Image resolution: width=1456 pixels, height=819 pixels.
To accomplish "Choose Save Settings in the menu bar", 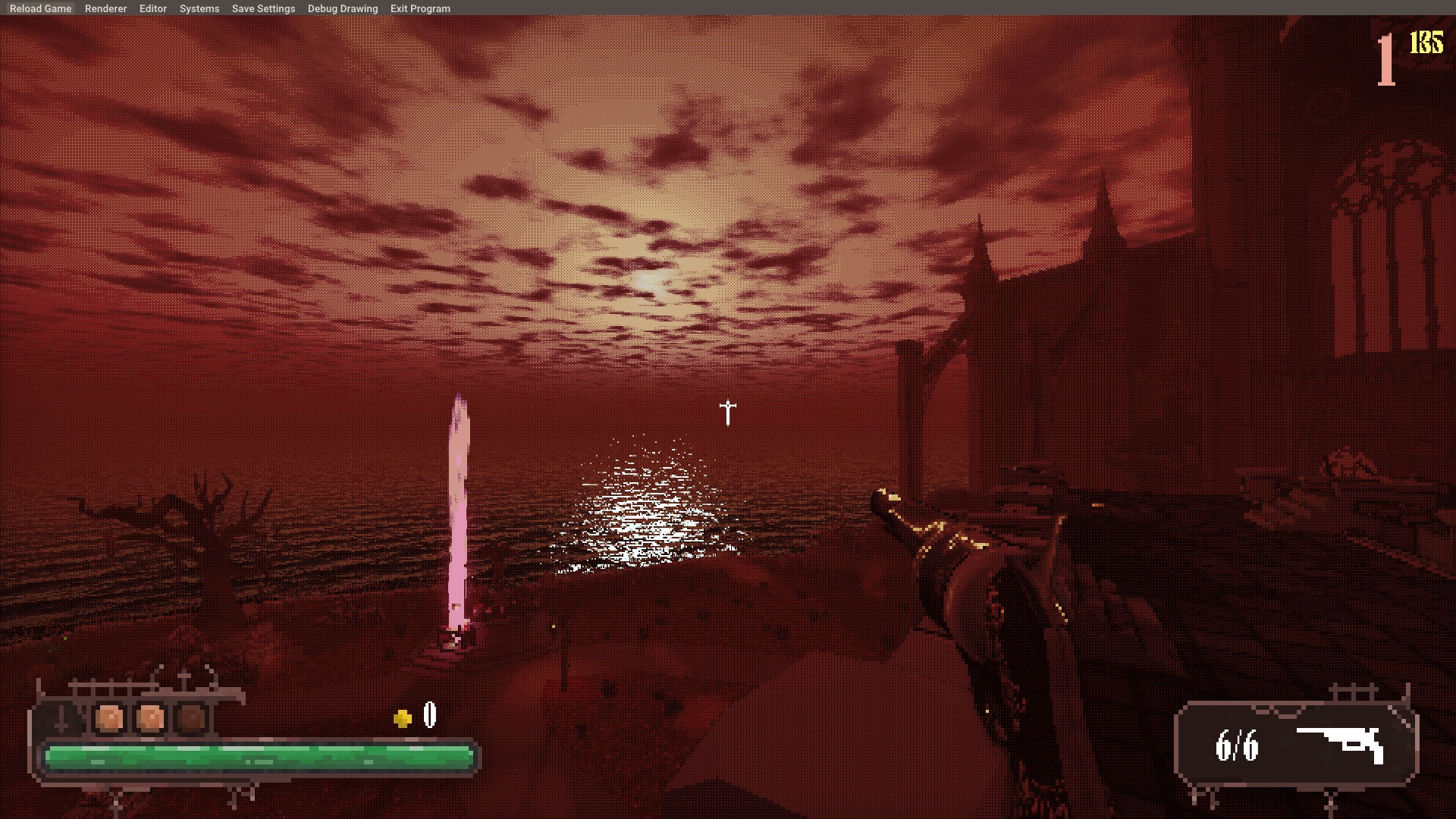I will 263,8.
